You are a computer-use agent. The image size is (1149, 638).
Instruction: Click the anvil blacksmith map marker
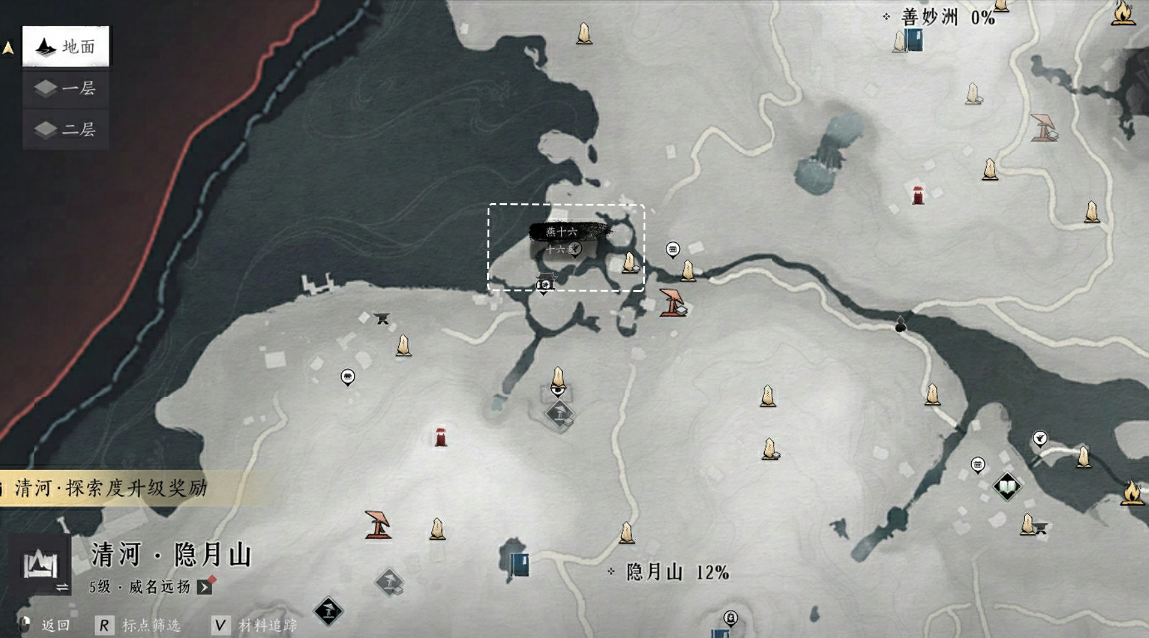pyautogui.click(x=381, y=318)
